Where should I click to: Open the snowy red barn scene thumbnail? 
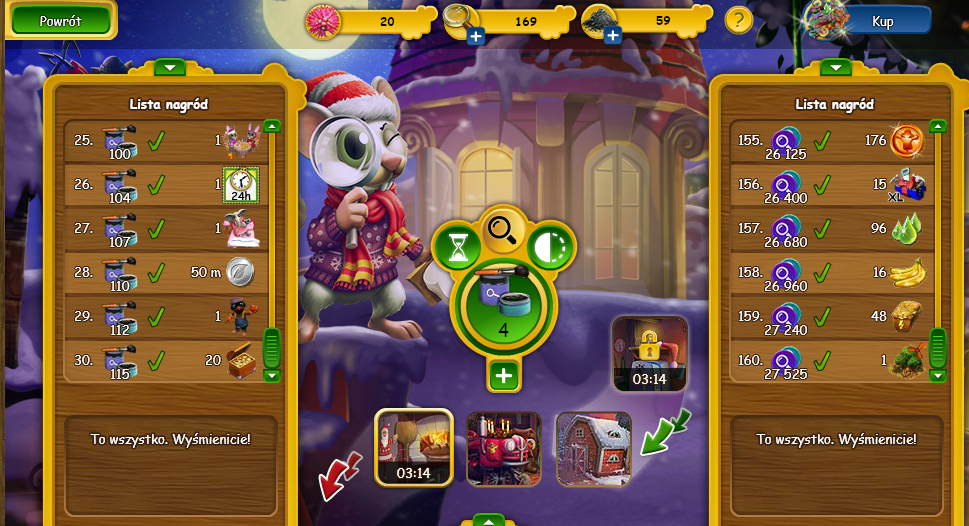coord(593,448)
